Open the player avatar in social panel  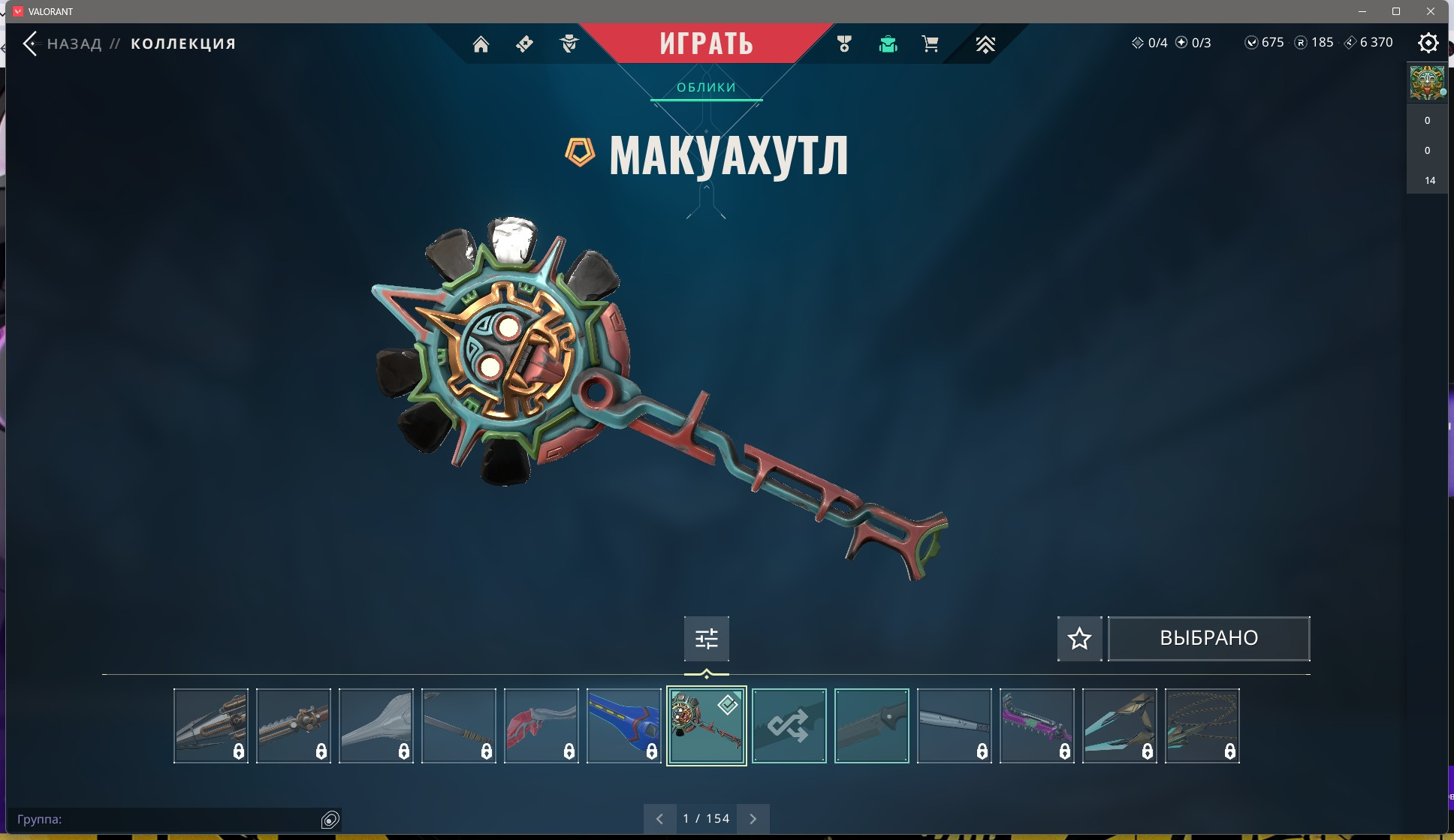[1426, 83]
